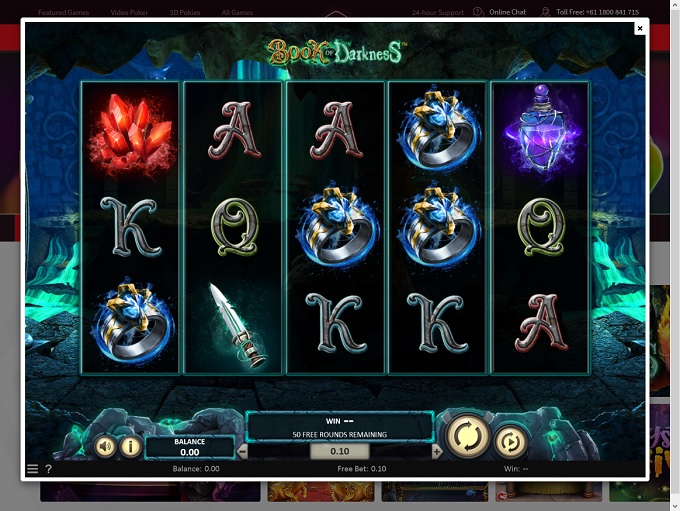Open the Online Chat link
Screen dimensions: 680x511
[x=507, y=12]
